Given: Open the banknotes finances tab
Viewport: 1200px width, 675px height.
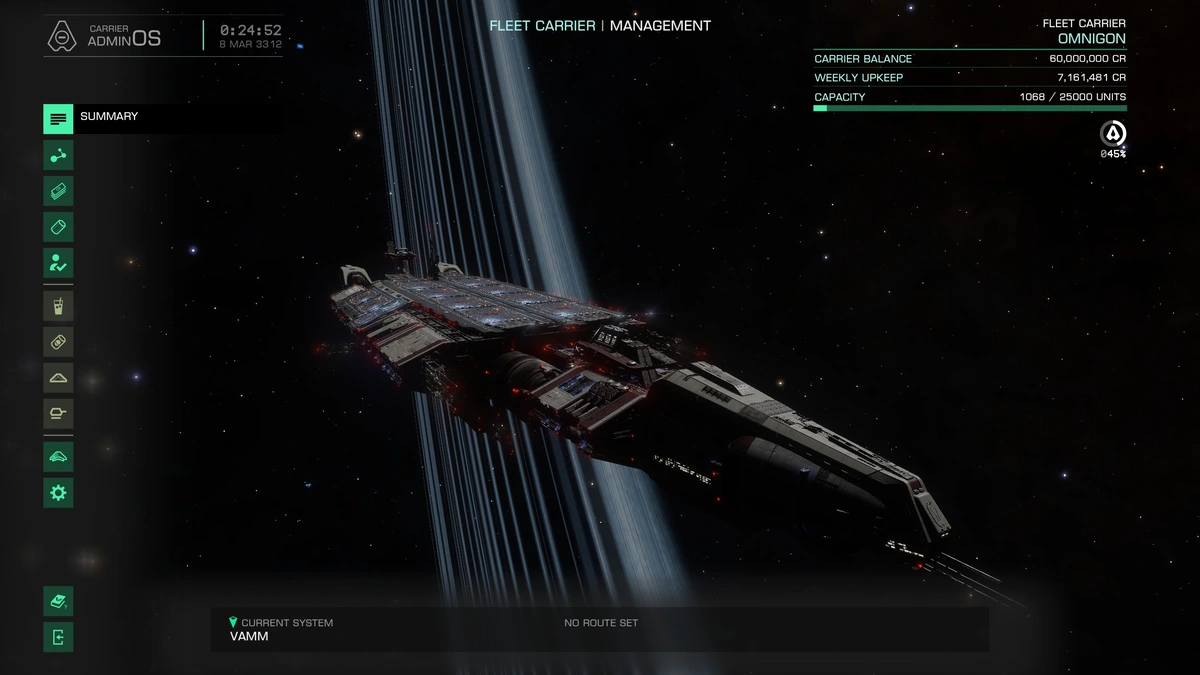Looking at the screenshot, I should (x=58, y=191).
